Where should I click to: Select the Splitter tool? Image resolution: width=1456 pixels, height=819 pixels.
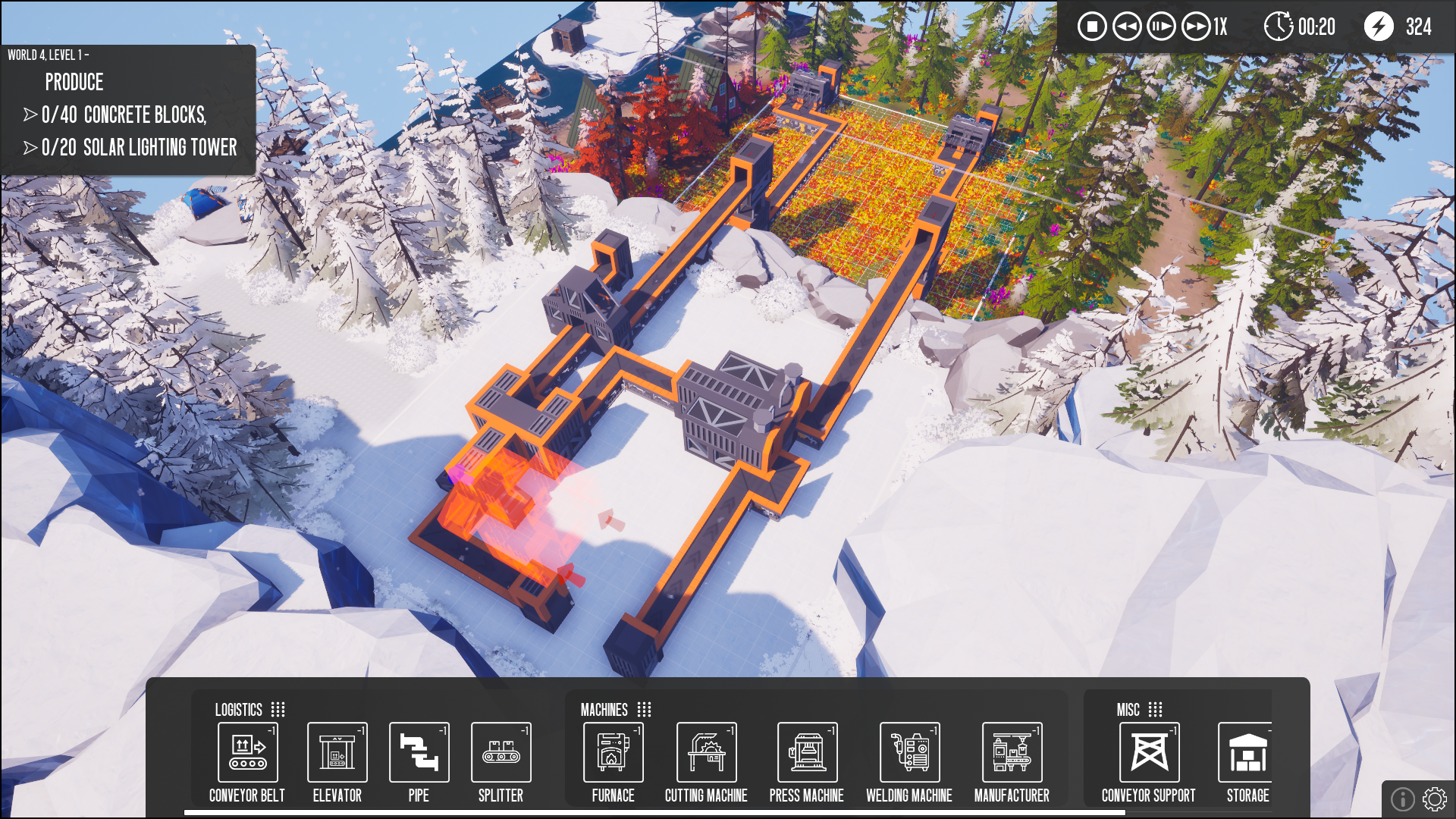[x=500, y=753]
